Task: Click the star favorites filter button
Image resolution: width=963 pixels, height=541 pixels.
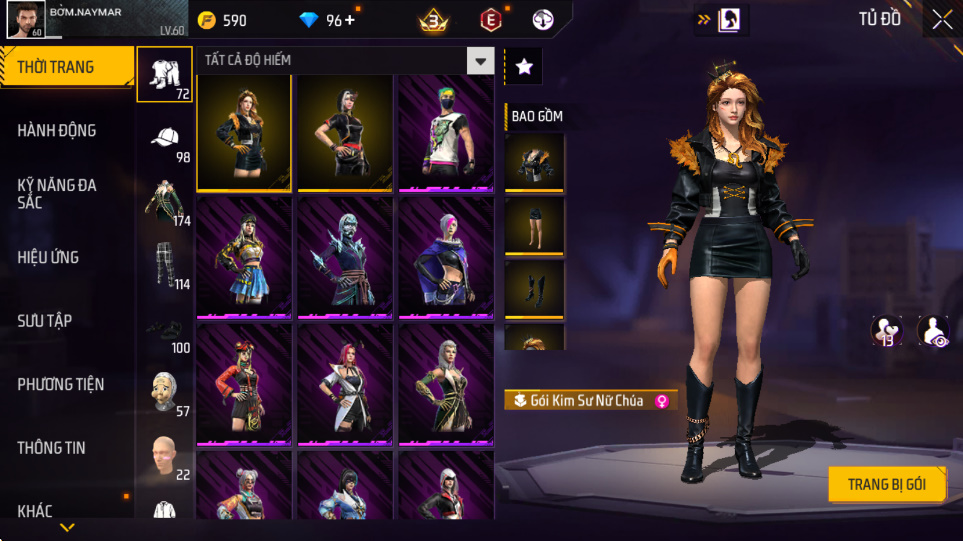Action: [x=524, y=67]
